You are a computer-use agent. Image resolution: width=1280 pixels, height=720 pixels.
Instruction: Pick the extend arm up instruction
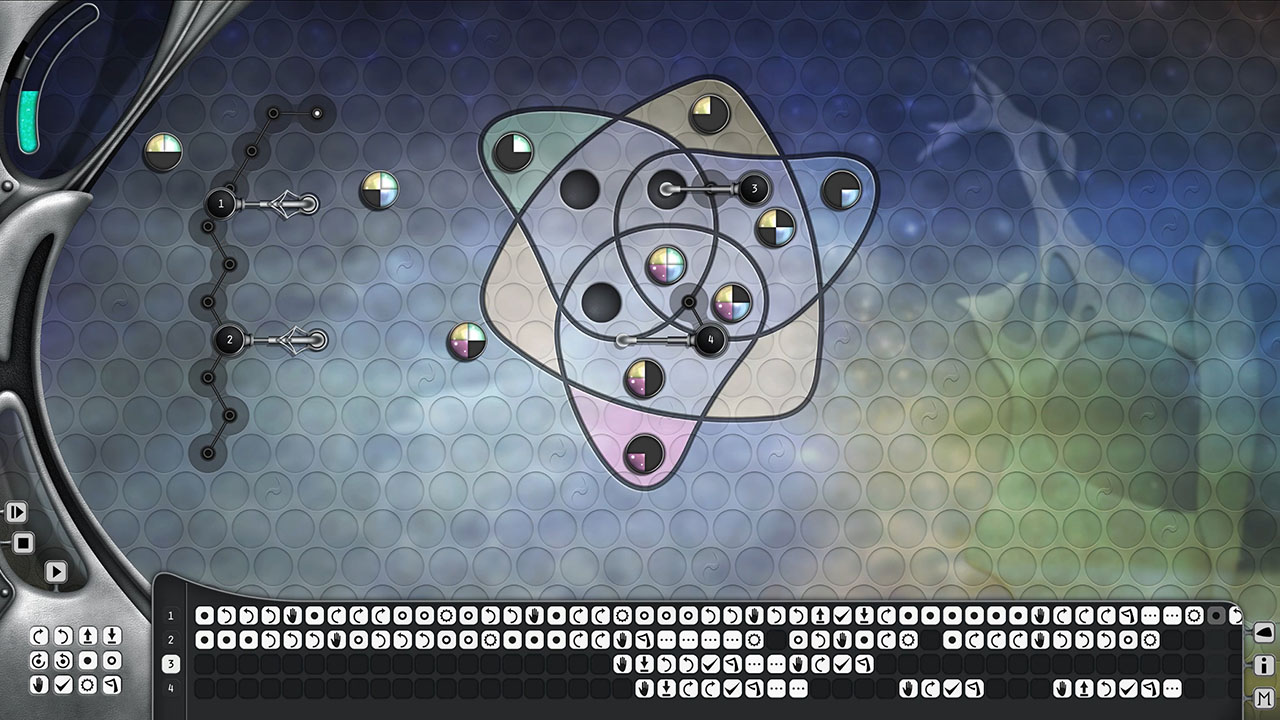tap(89, 636)
